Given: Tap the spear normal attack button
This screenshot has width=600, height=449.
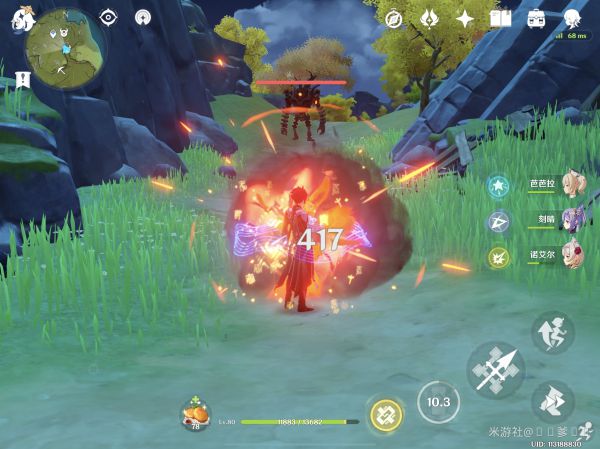Looking at the screenshot, I should [x=496, y=372].
